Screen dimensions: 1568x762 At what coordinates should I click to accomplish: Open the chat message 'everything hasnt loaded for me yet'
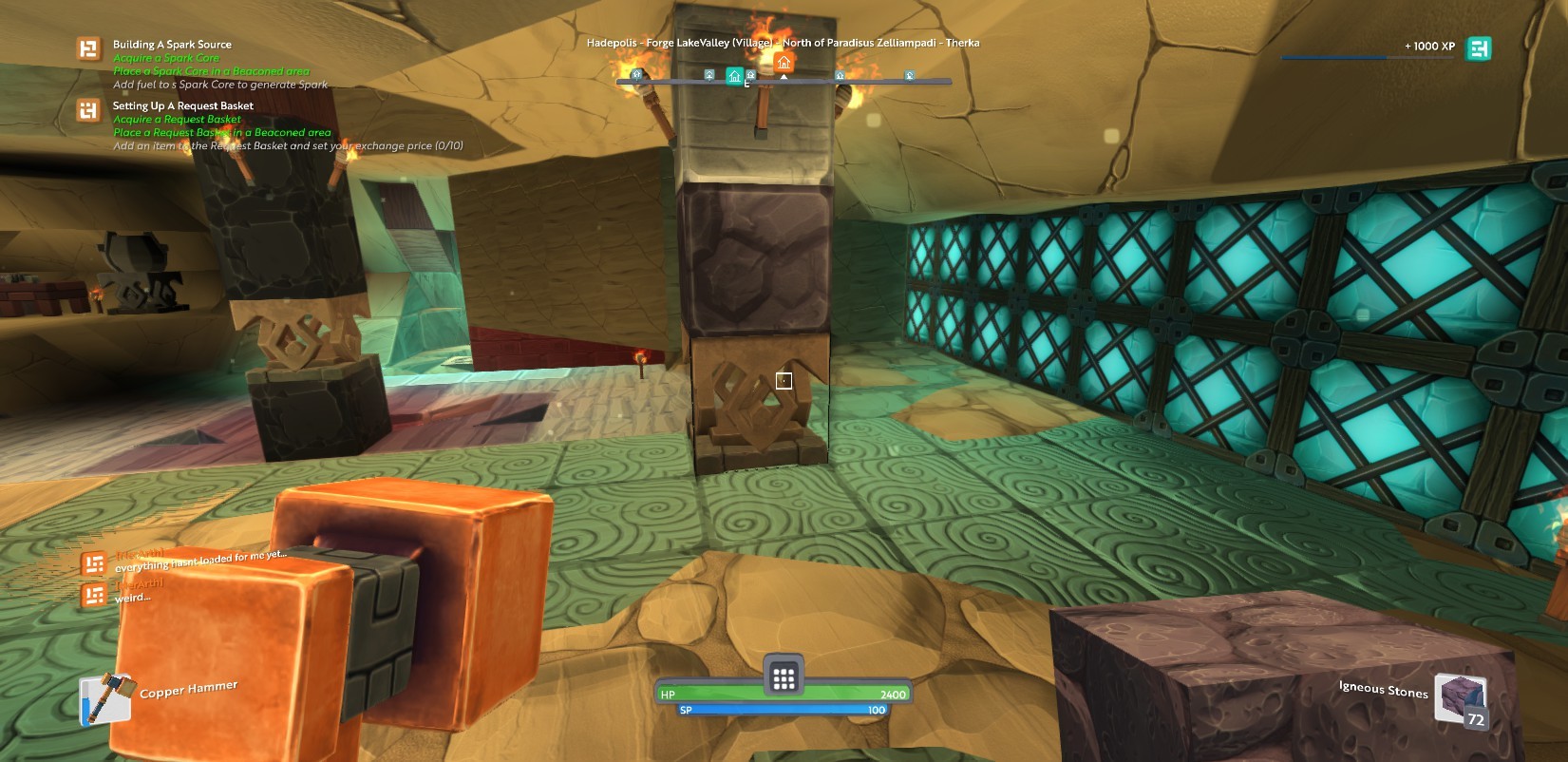(199, 561)
